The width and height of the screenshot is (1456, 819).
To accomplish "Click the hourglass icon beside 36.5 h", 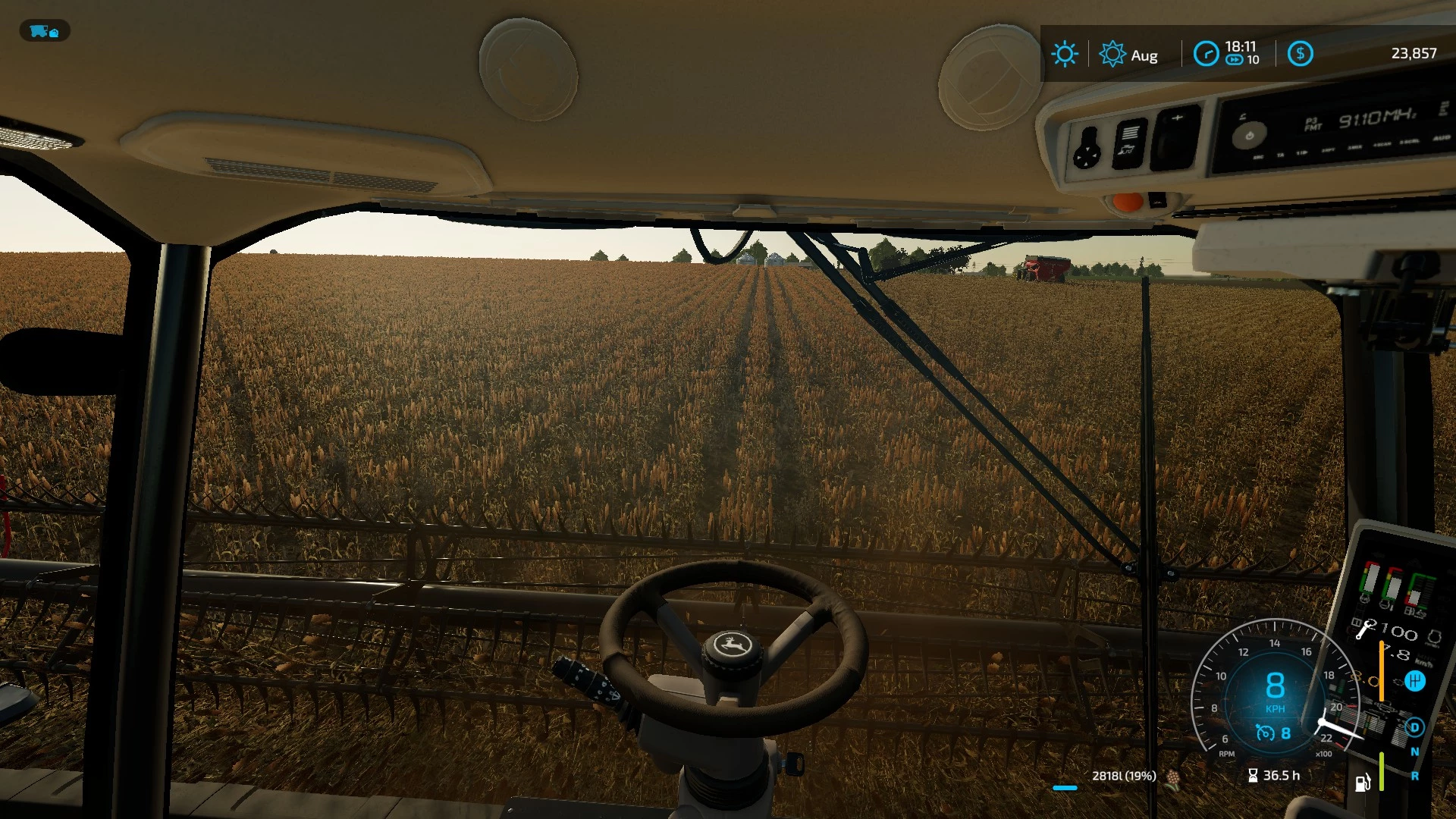I will (1253, 775).
